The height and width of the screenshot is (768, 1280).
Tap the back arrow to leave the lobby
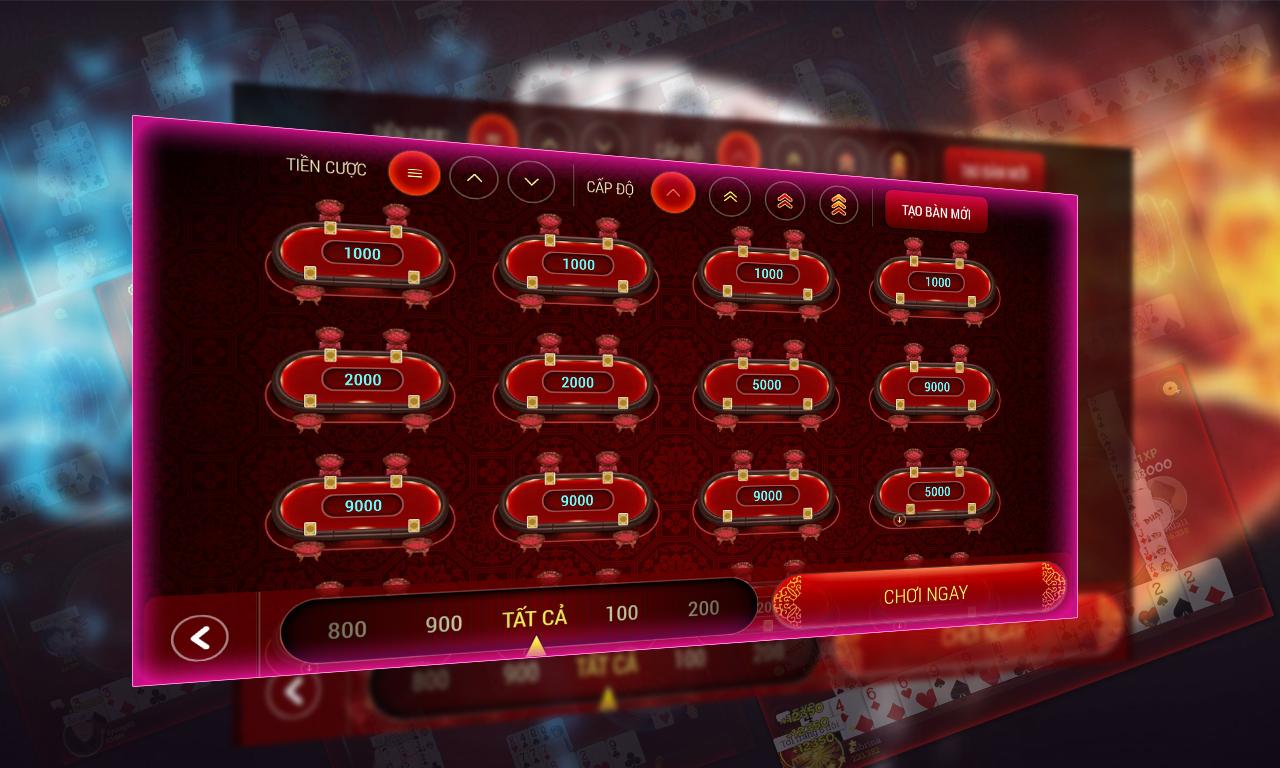(x=198, y=637)
